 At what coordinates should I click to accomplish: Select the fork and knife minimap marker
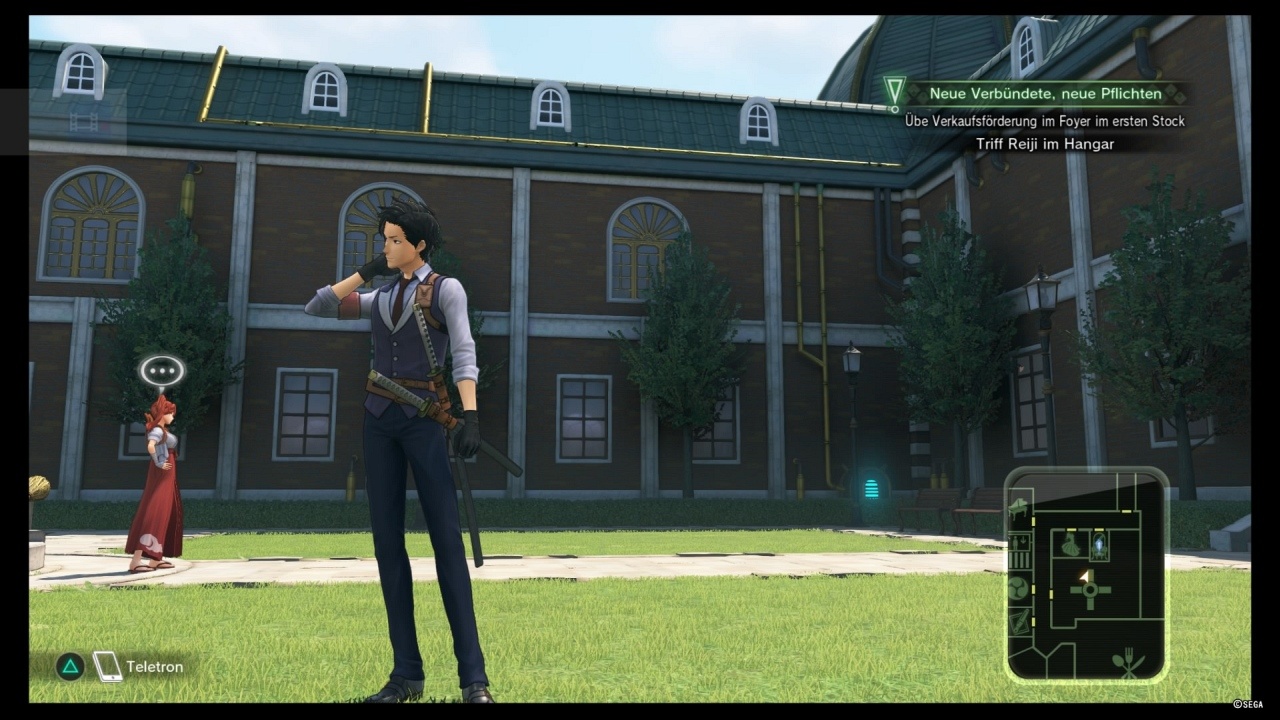pos(1129,662)
